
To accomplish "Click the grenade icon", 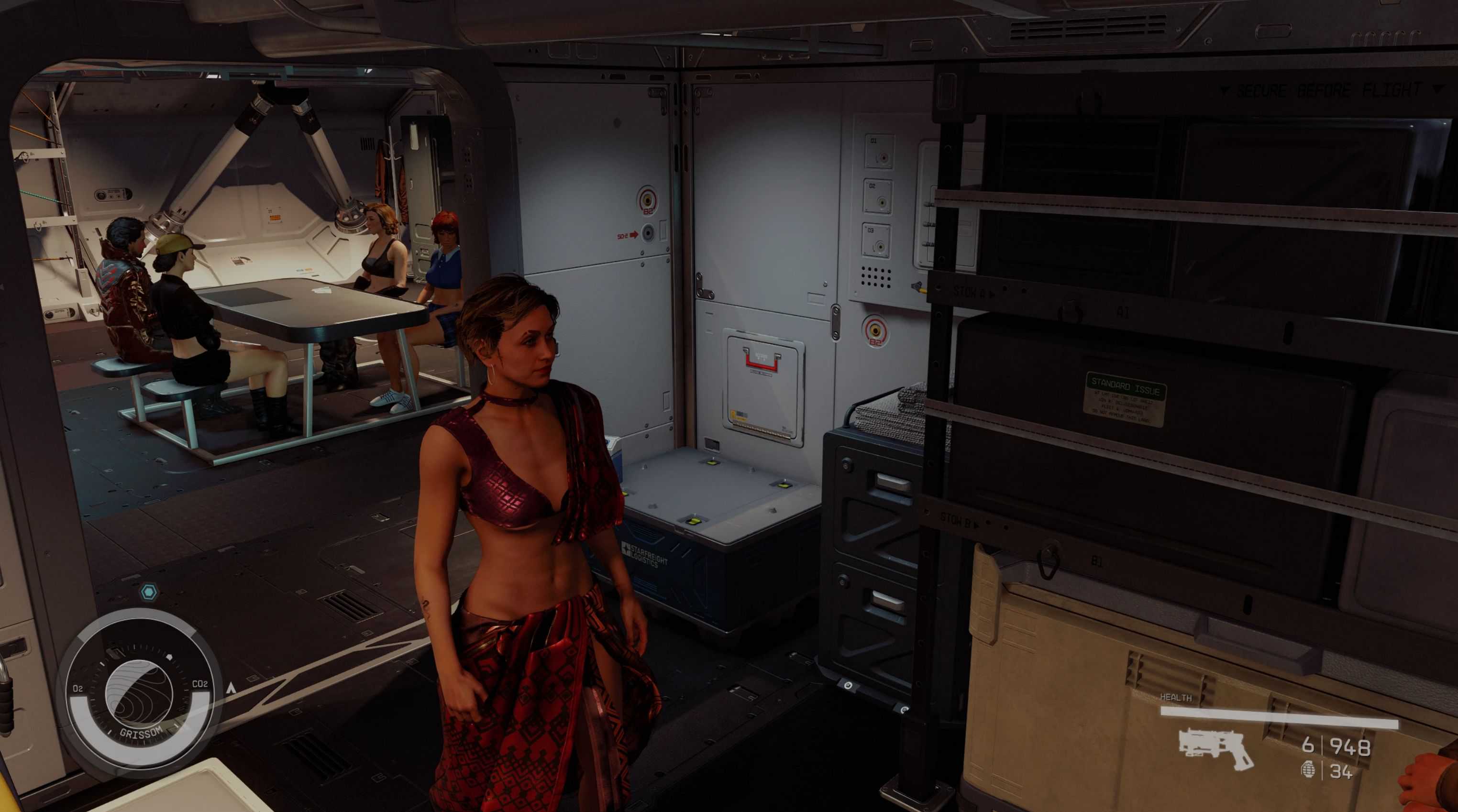I will pos(1308,770).
